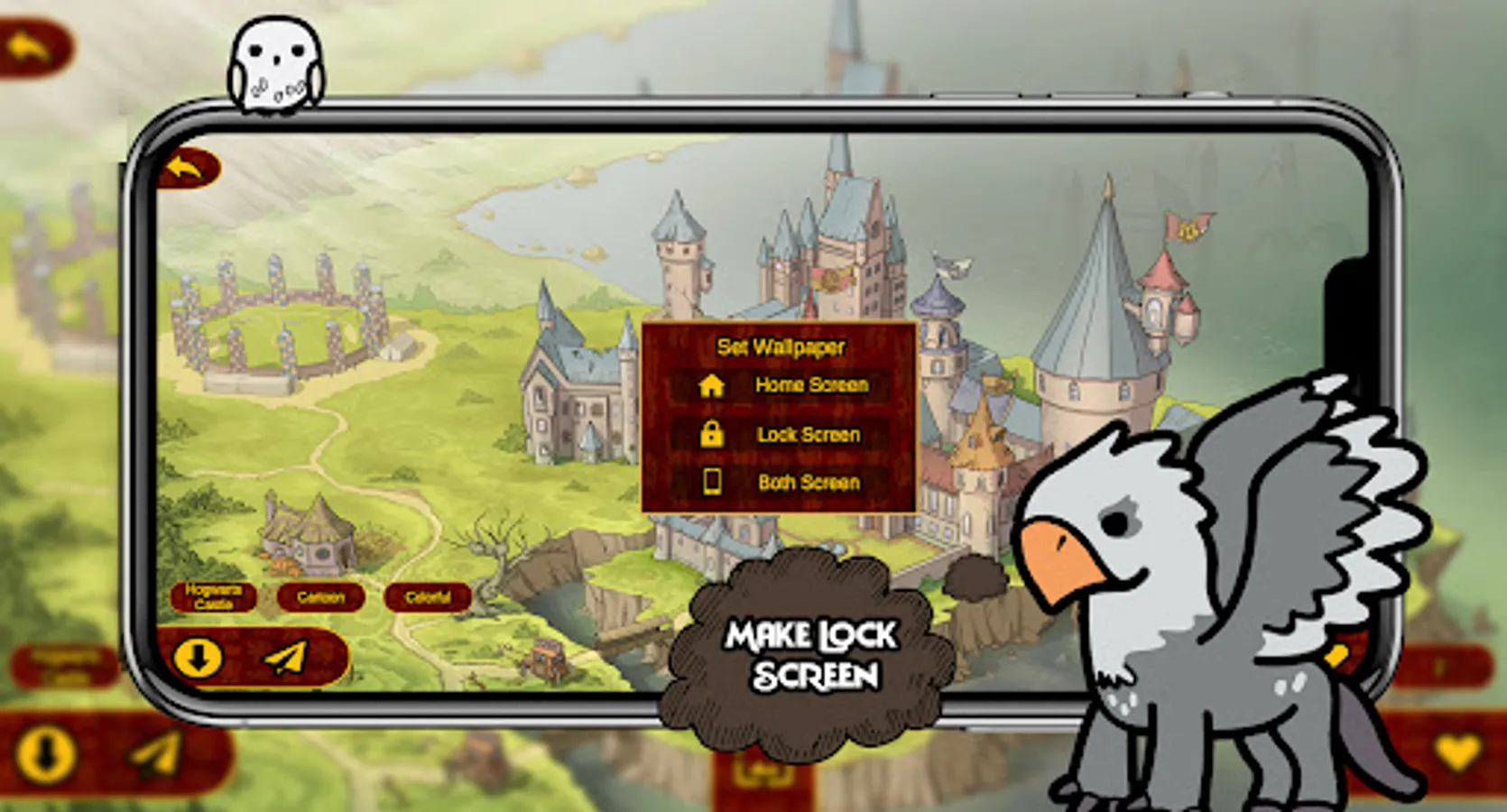The height and width of the screenshot is (812, 1507).
Task: Switch to the Colorful category
Action: [x=427, y=596]
